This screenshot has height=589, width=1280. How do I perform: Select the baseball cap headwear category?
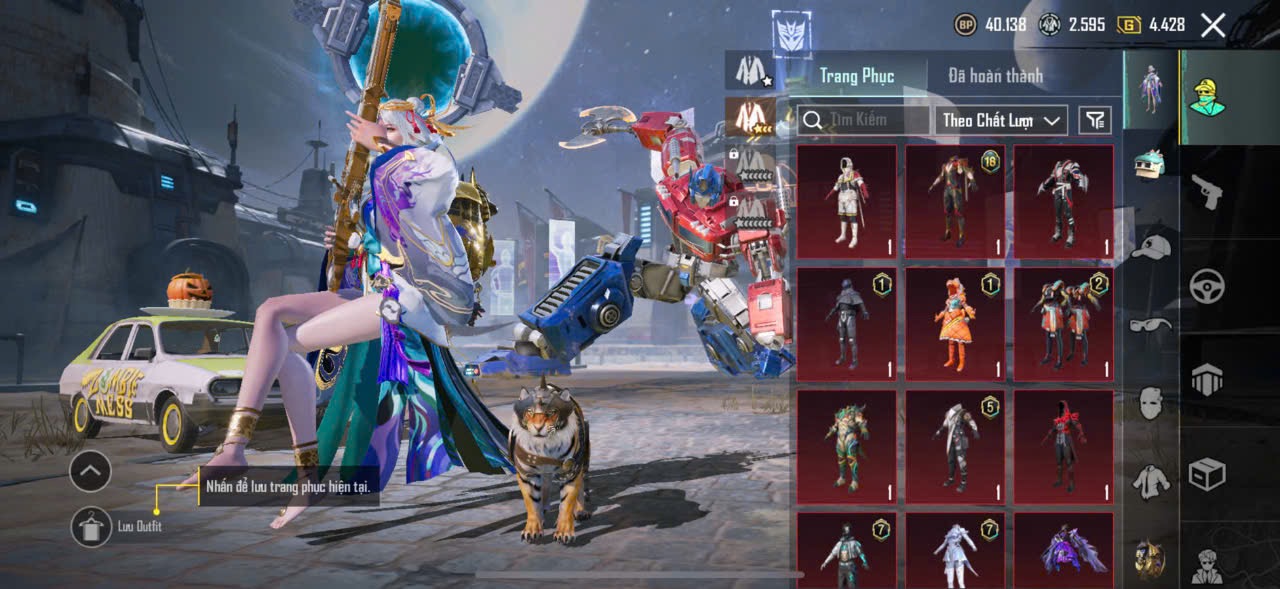(1152, 246)
